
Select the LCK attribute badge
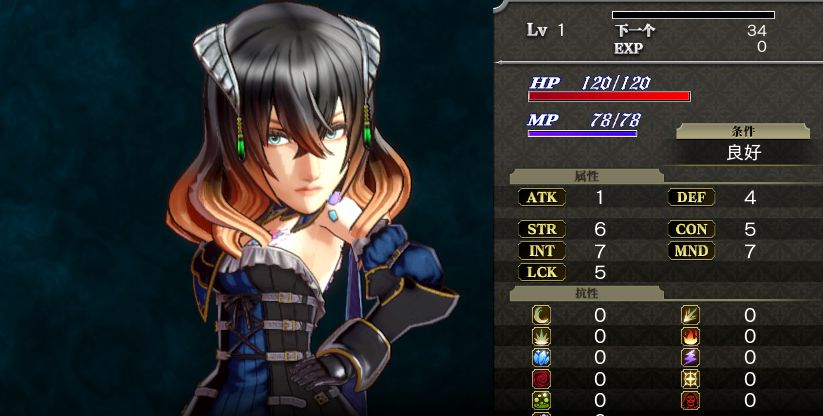pyautogui.click(x=541, y=272)
